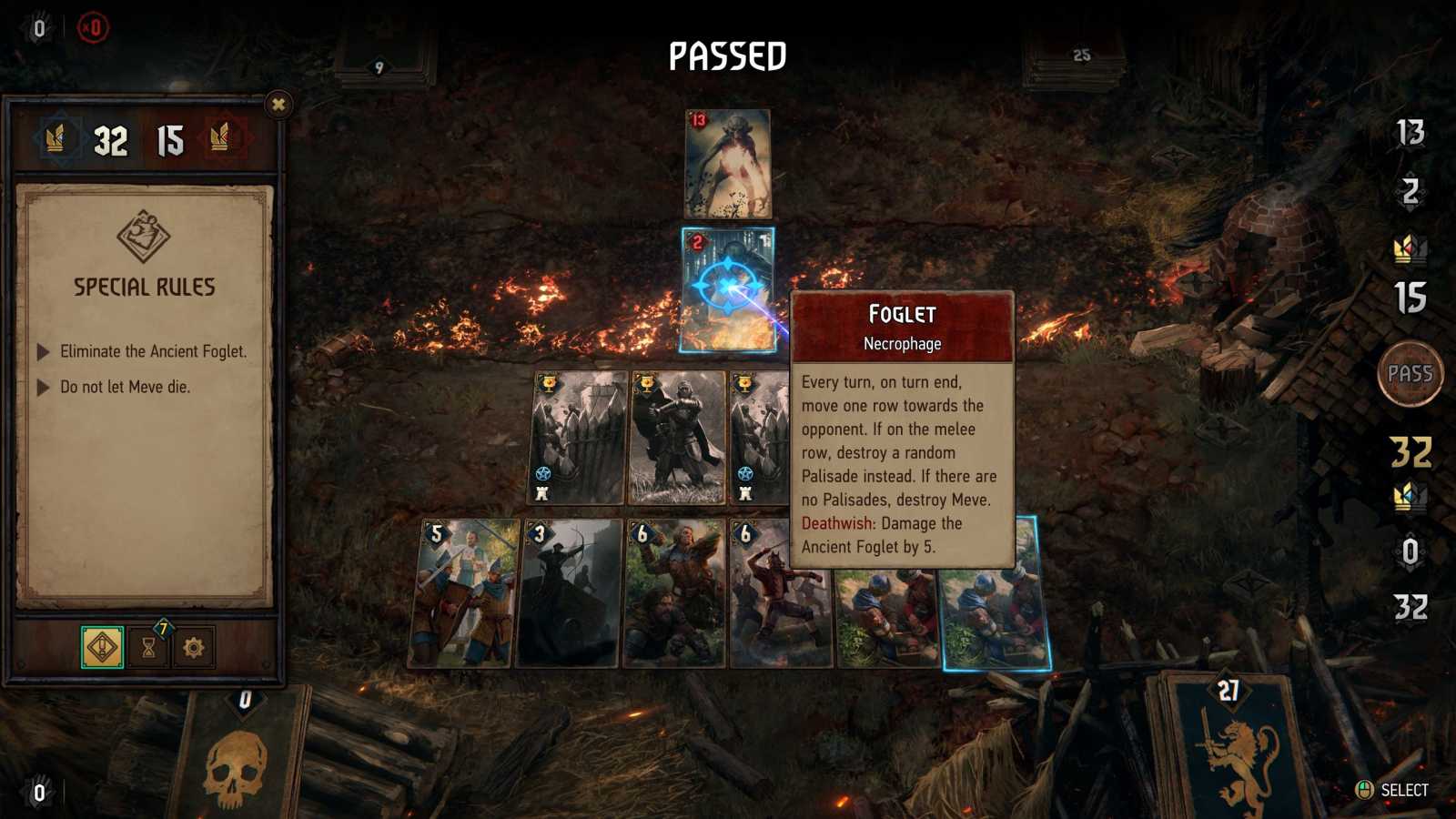Viewport: 1456px width, 819px height.
Task: Click the green SELECT prompt button
Action: pyautogui.click(x=1364, y=788)
